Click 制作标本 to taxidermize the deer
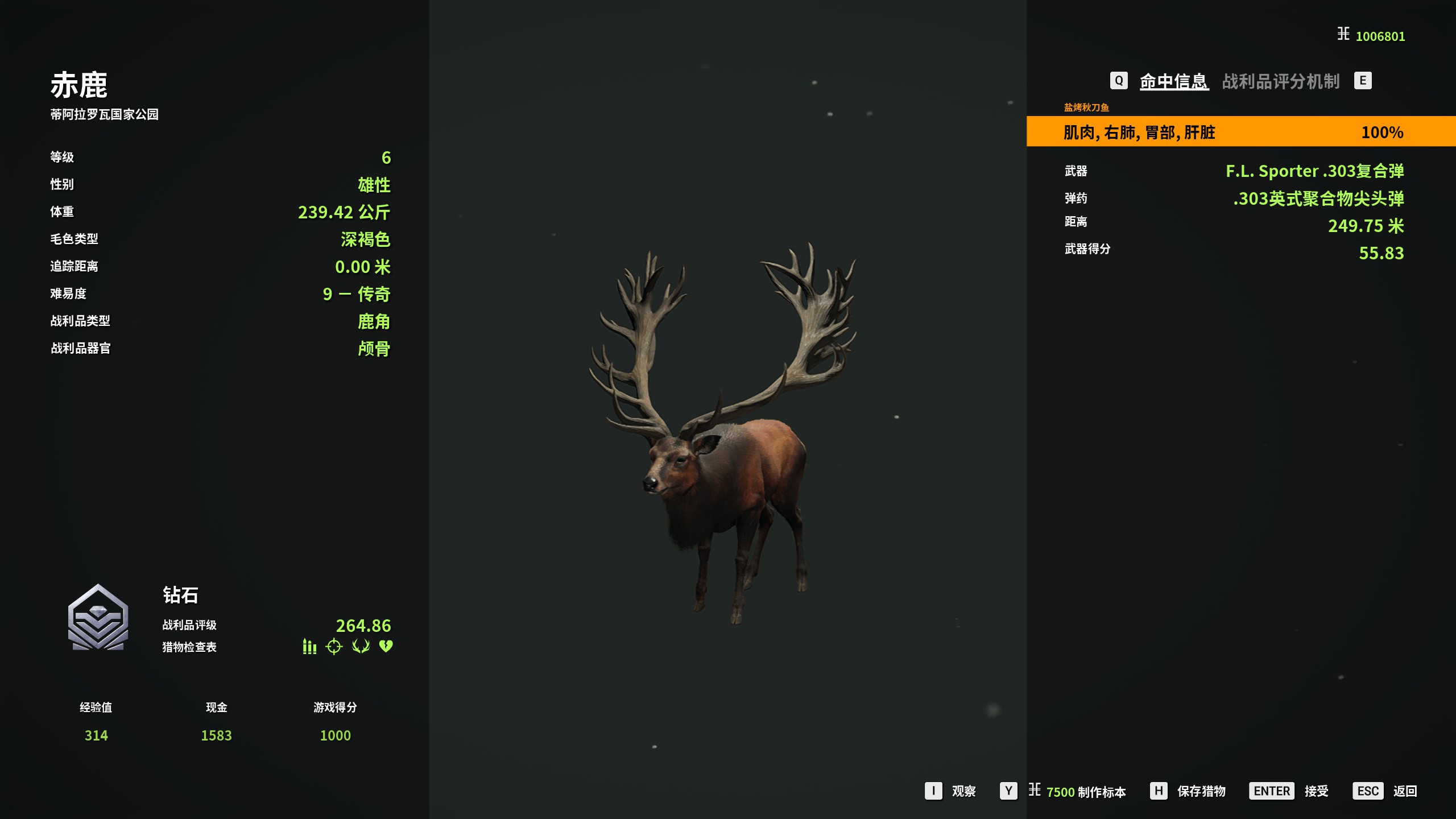This screenshot has height=819, width=1456. pyautogui.click(x=1101, y=792)
